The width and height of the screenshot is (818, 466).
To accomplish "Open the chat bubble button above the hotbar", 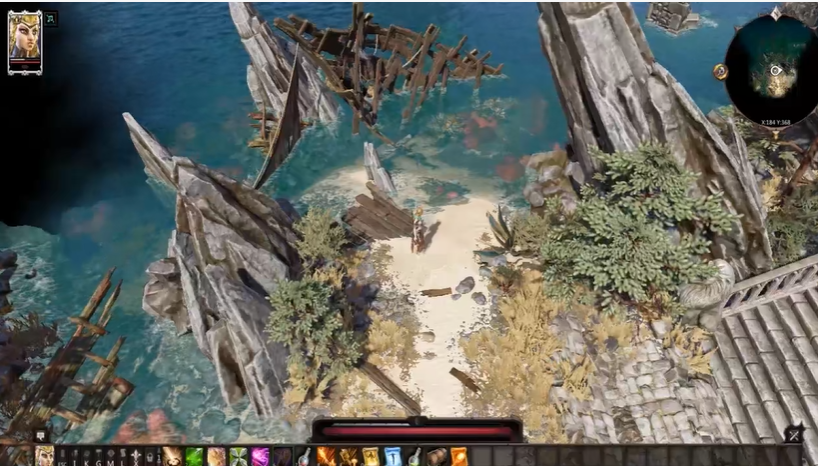I will [x=40, y=435].
